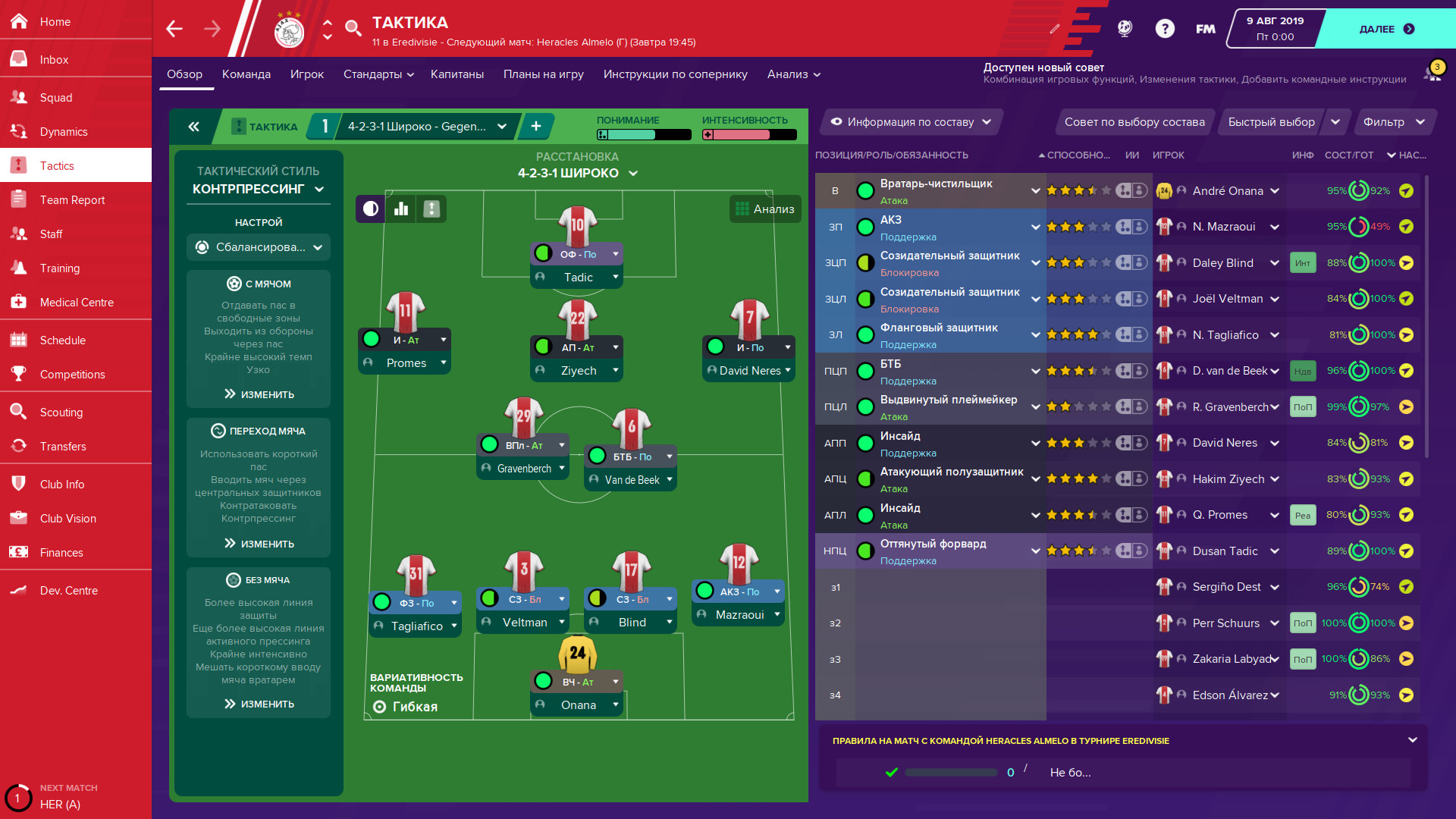
Task: Toggle the bar chart display above the pitch
Action: click(x=400, y=209)
